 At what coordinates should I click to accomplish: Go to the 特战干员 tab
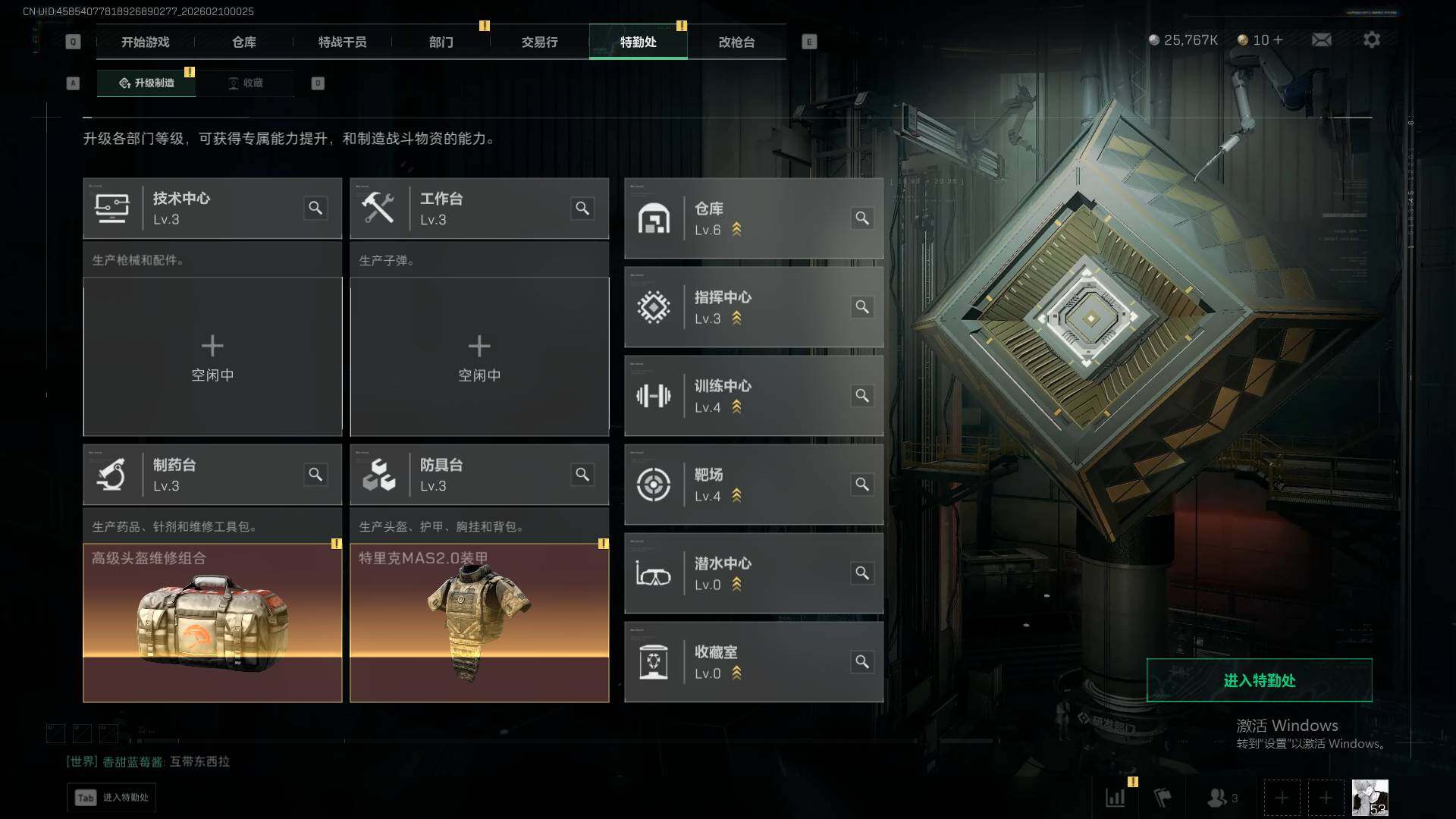tap(342, 42)
